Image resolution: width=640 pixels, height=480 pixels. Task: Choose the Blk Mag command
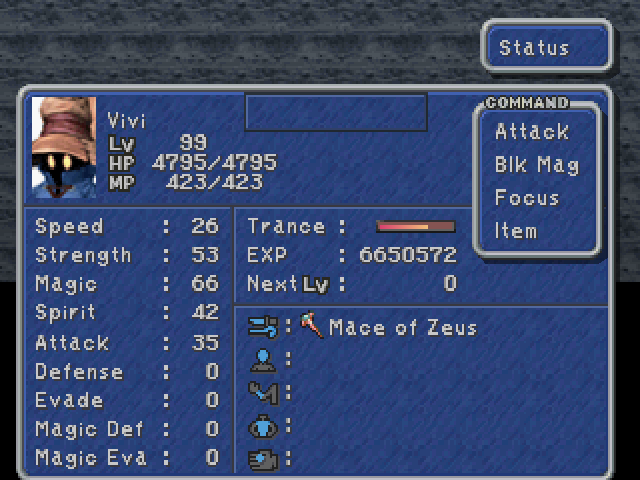[x=536, y=165]
